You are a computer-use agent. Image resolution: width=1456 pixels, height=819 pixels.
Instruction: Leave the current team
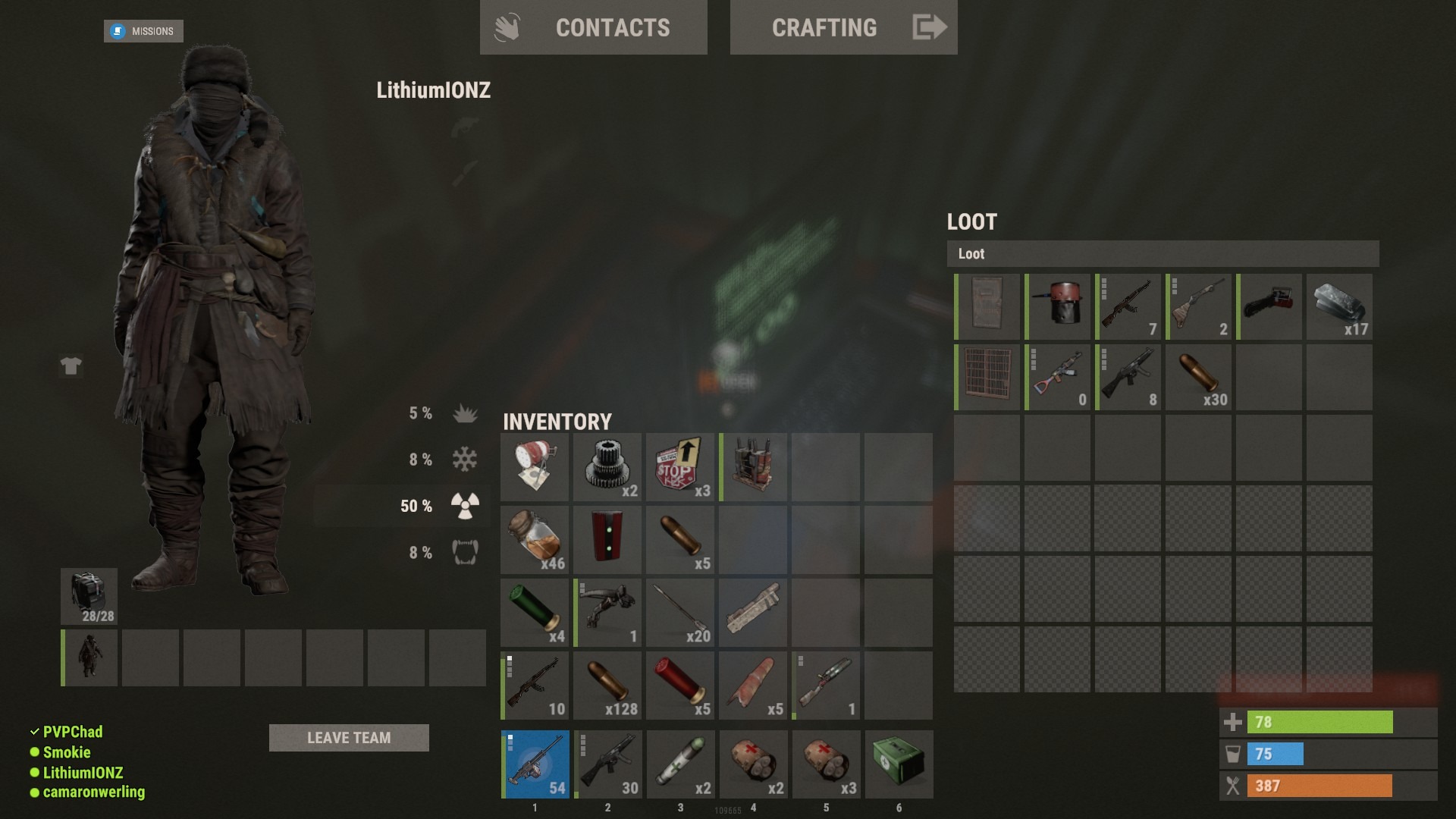pos(349,738)
